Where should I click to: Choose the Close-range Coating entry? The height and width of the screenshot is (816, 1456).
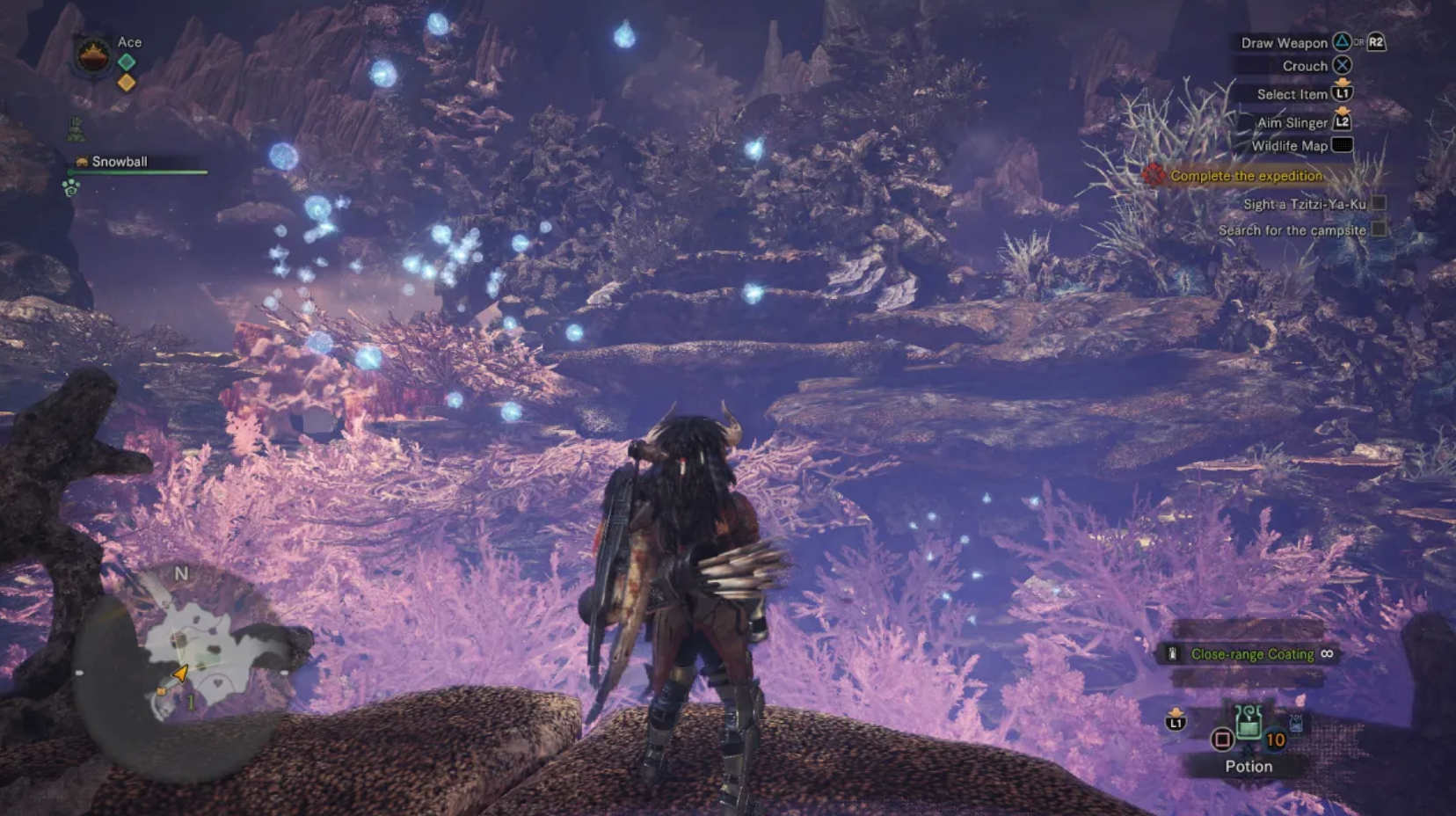pos(1251,654)
